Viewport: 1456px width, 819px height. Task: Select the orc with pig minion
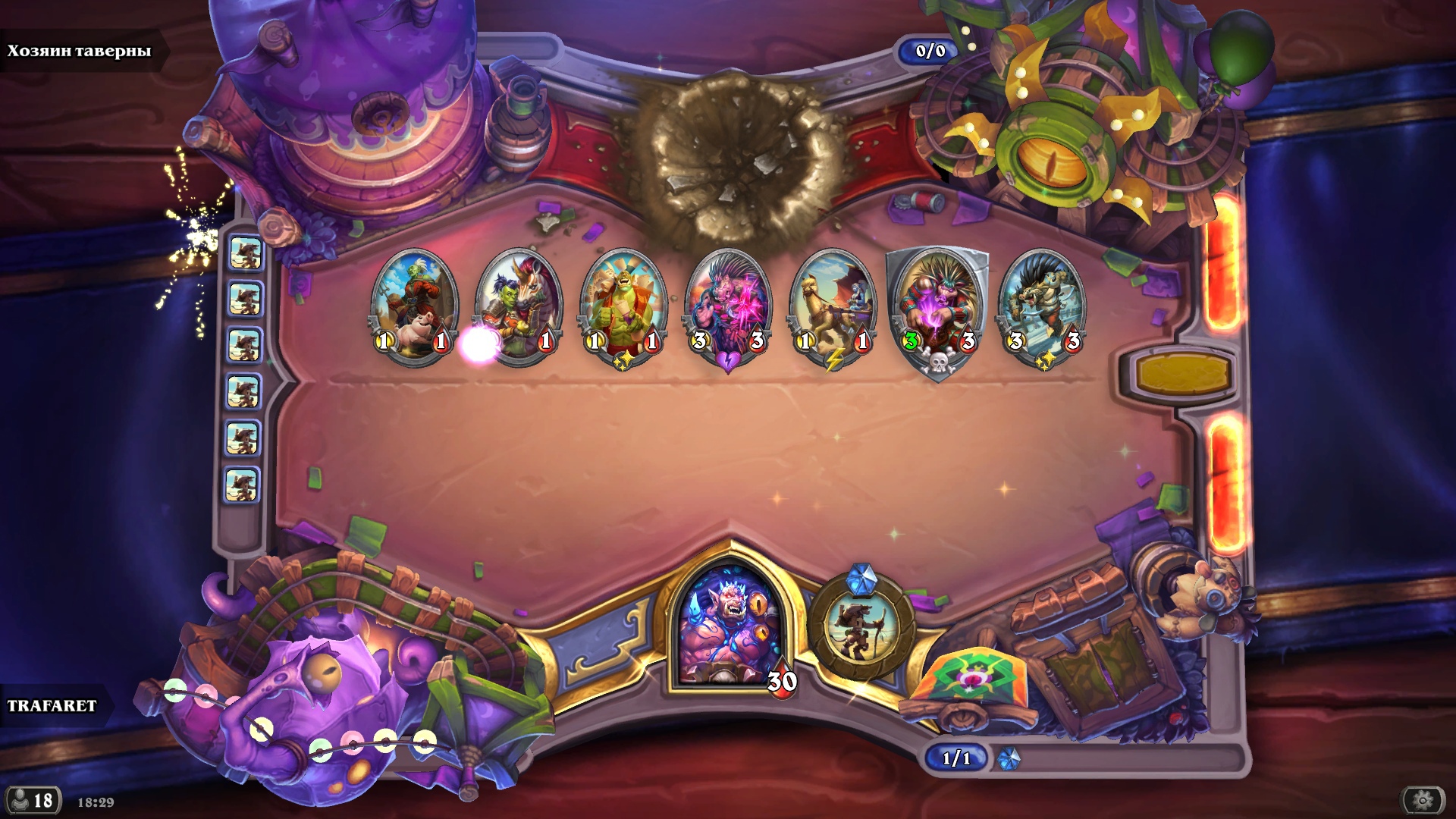[414, 303]
